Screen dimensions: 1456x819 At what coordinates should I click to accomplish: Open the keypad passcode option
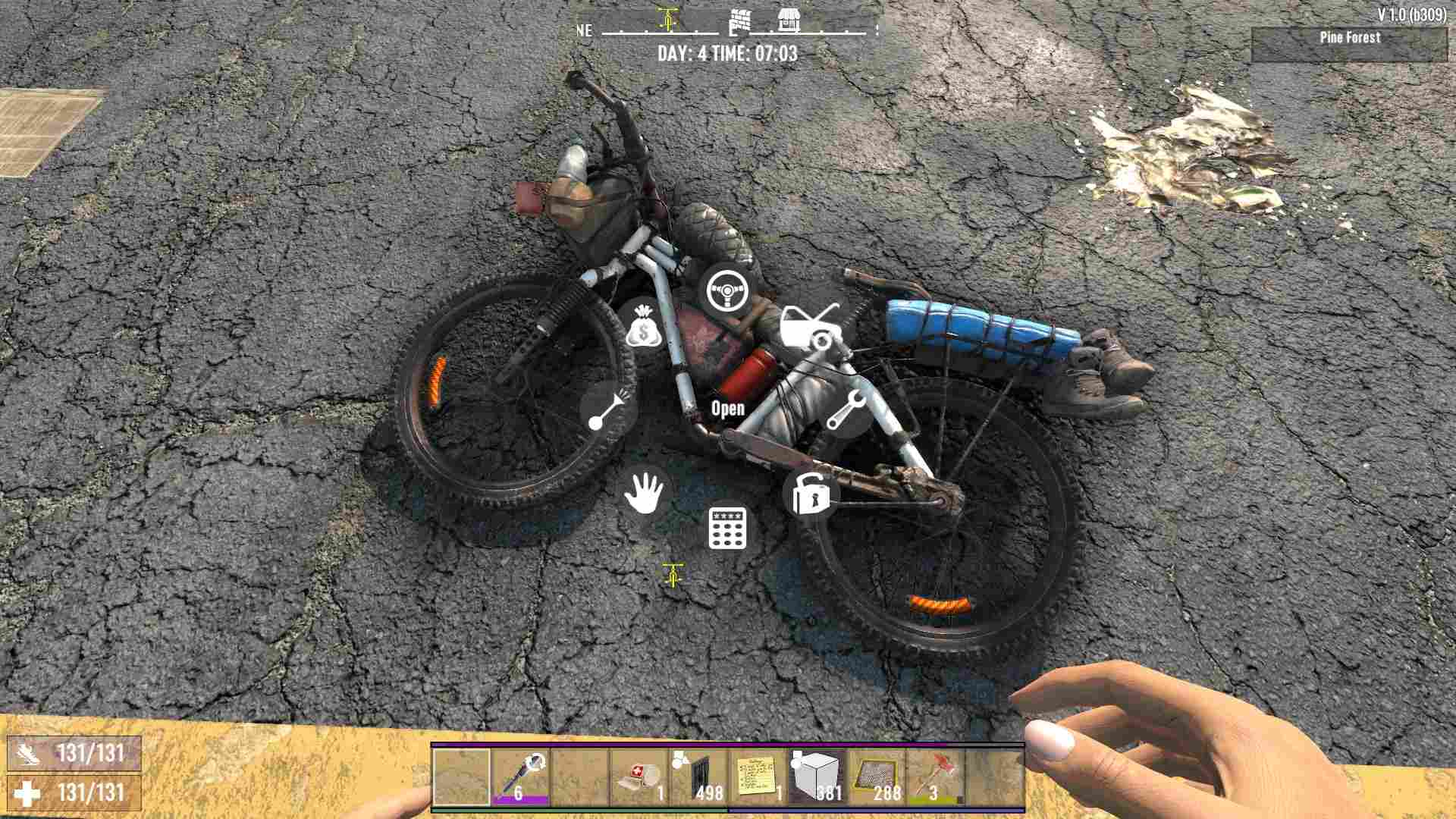click(x=727, y=528)
